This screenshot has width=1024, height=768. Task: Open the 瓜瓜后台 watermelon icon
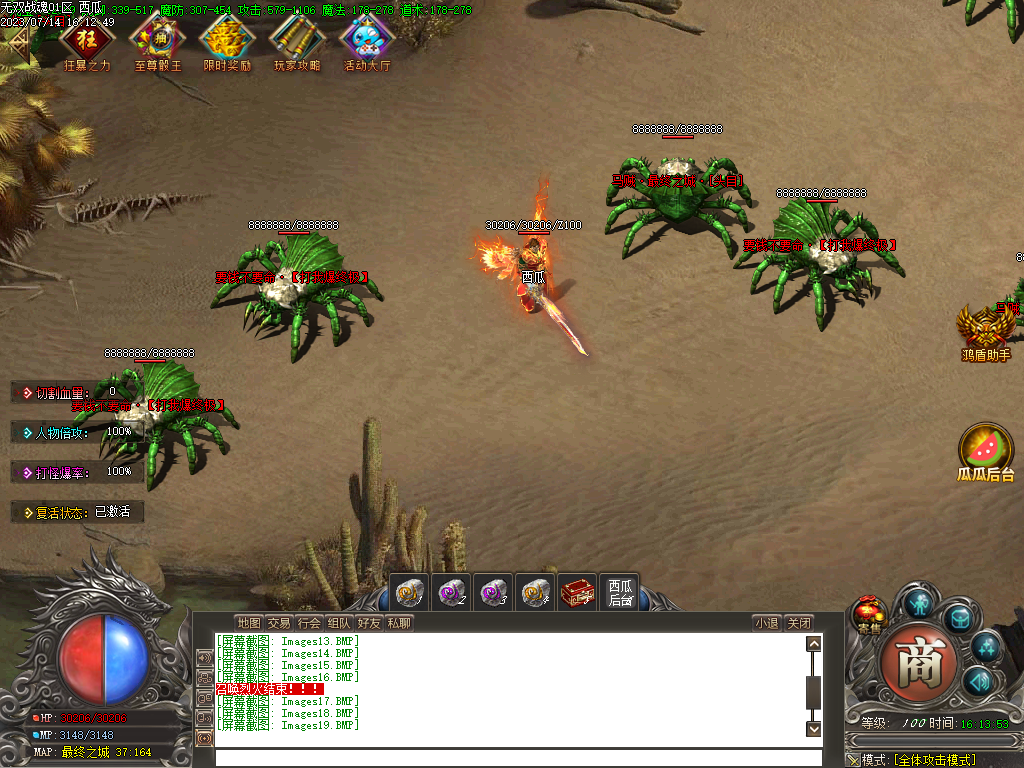985,449
